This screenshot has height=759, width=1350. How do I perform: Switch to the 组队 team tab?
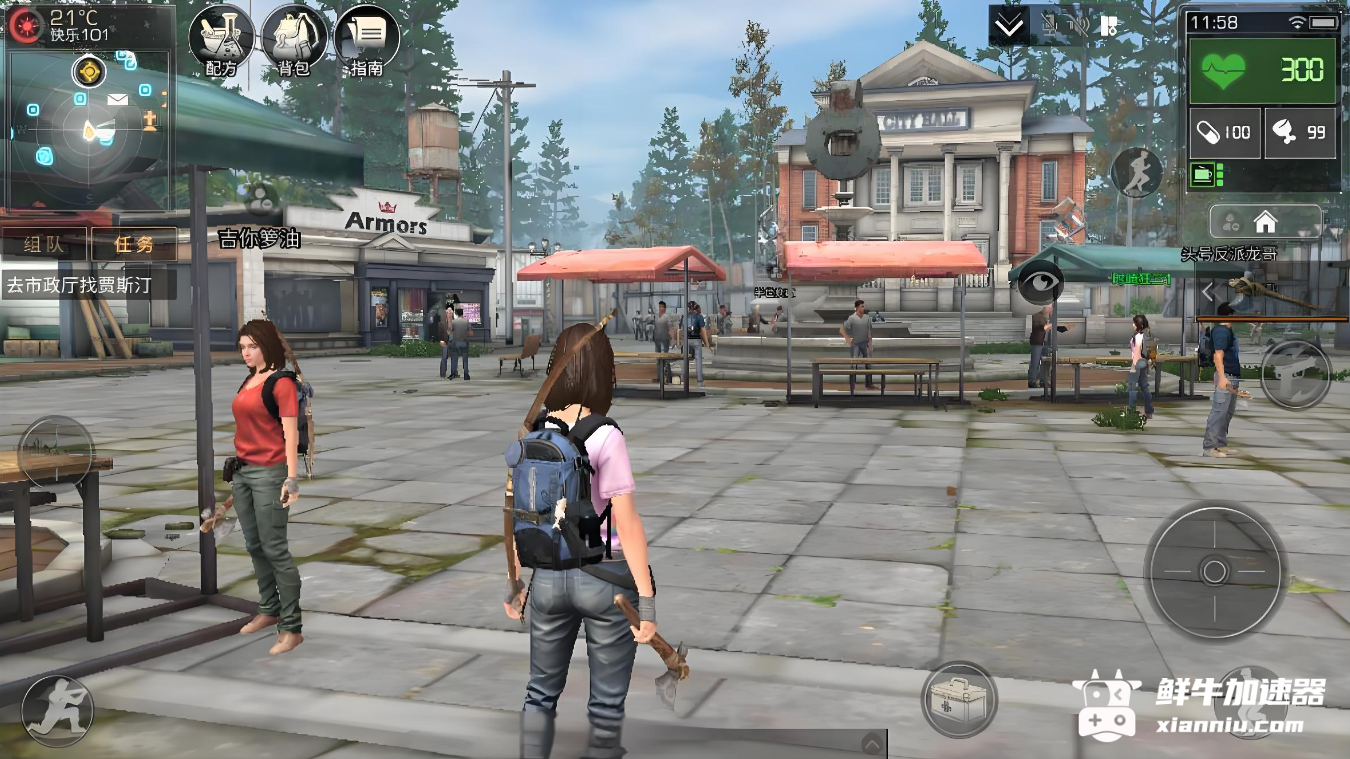pos(44,244)
